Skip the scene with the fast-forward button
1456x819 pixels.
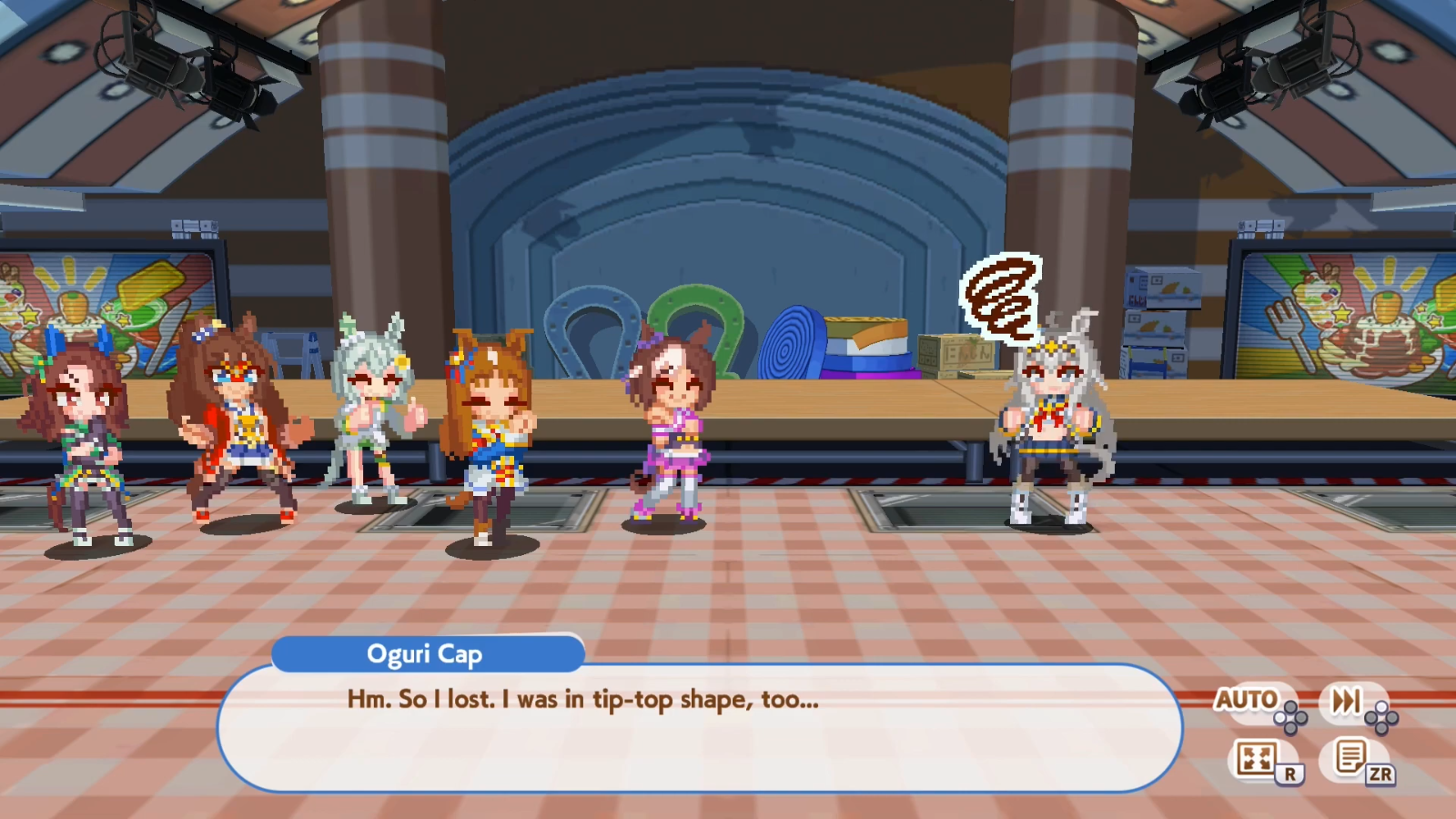1347,701
